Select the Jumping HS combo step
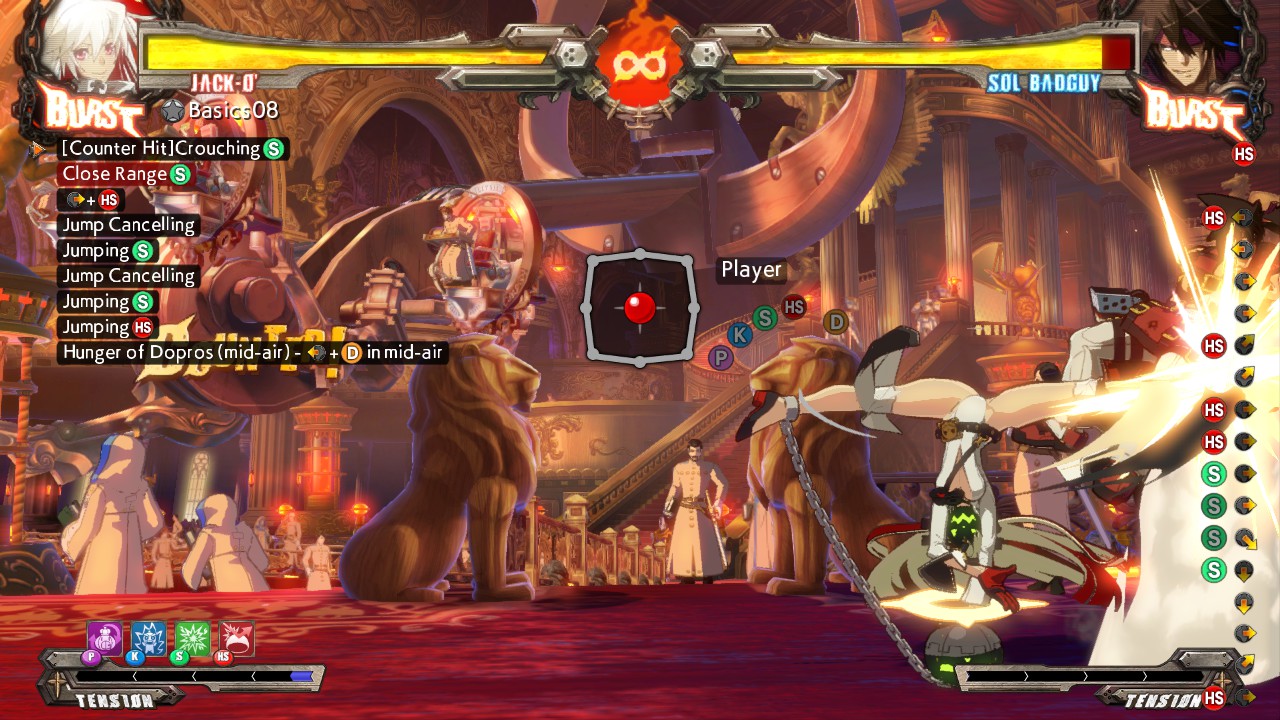 click(x=107, y=327)
